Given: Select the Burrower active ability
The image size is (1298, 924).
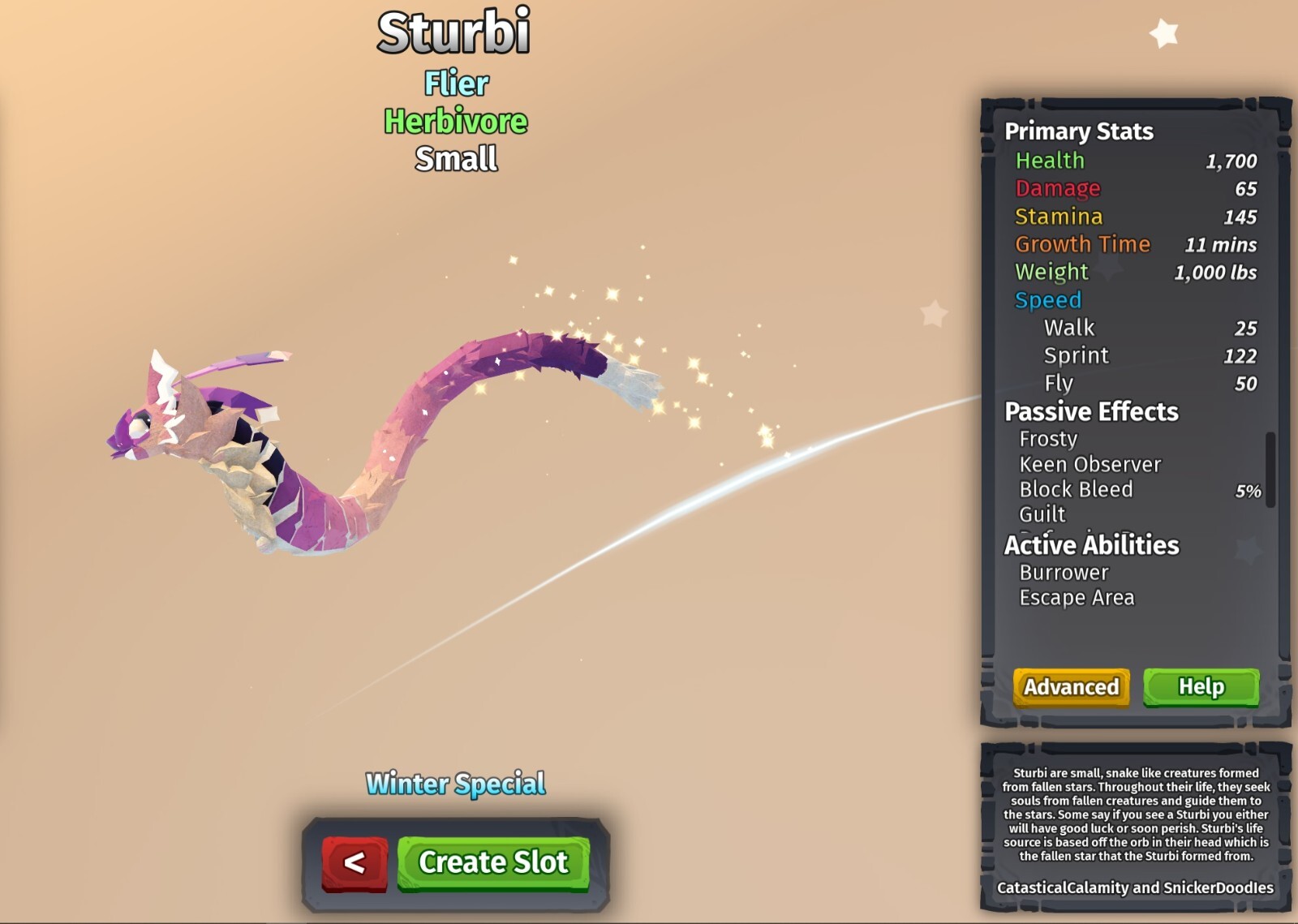Looking at the screenshot, I should [x=1063, y=572].
